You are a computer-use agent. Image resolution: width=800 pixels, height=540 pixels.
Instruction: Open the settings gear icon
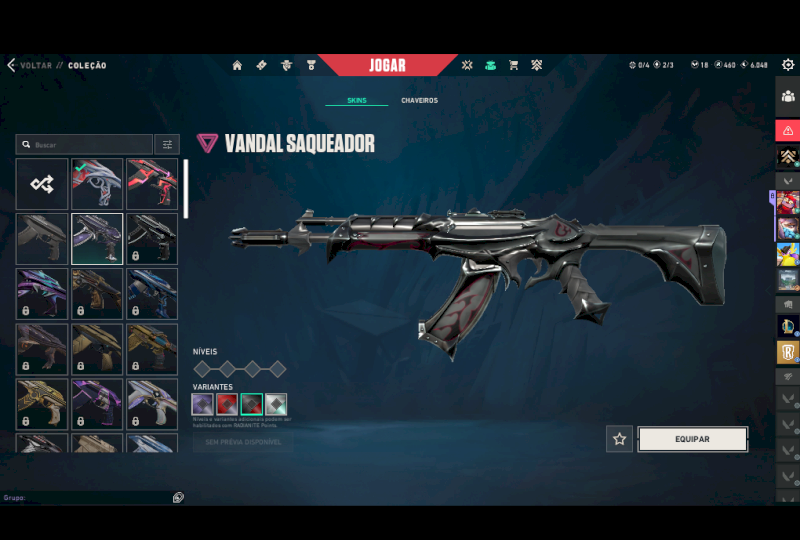click(788, 65)
